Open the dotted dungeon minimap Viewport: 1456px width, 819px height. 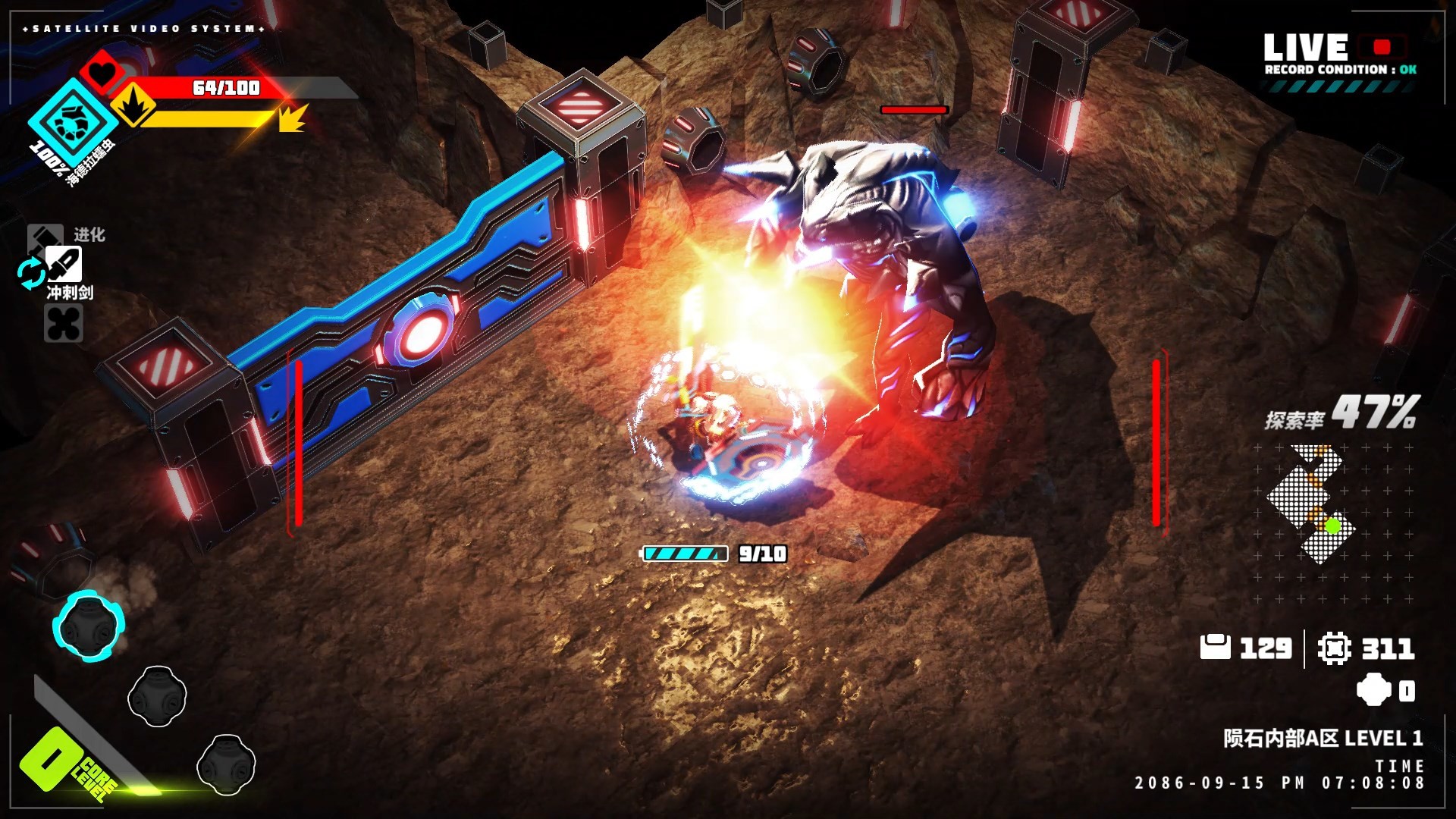(x=1312, y=502)
